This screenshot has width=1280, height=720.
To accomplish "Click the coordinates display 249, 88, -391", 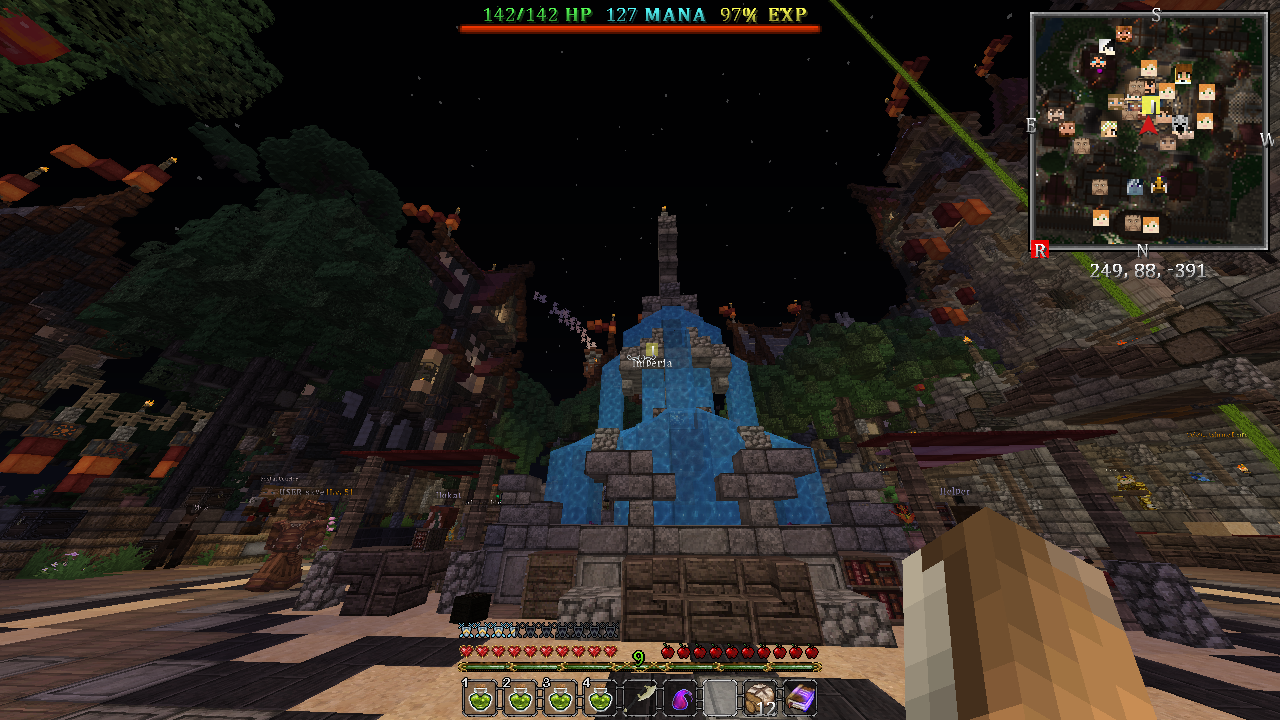I will point(1147,270).
